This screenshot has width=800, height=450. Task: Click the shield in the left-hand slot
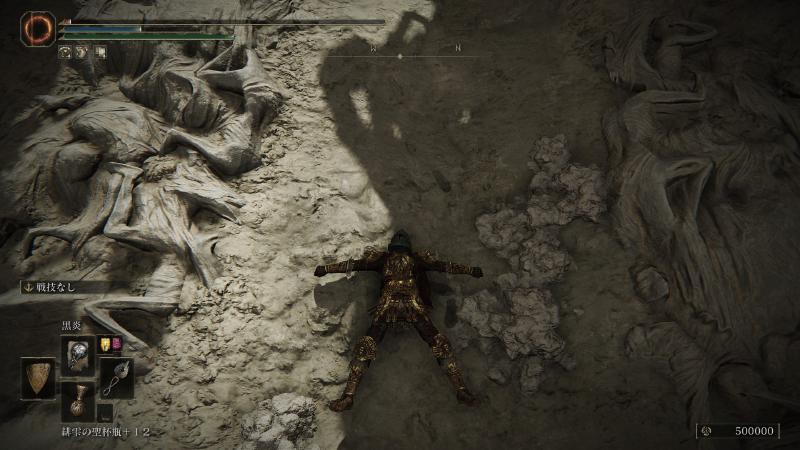click(x=38, y=378)
